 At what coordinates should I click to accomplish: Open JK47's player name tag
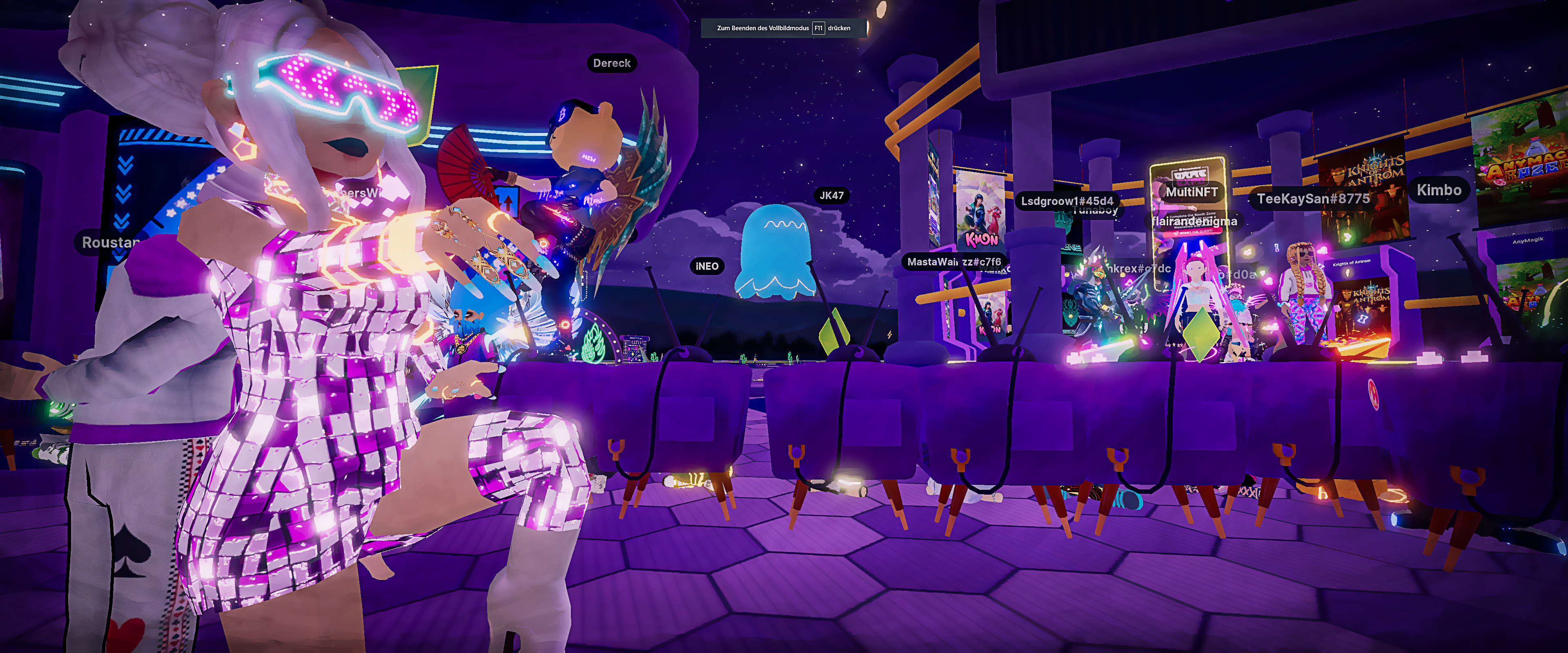(831, 195)
